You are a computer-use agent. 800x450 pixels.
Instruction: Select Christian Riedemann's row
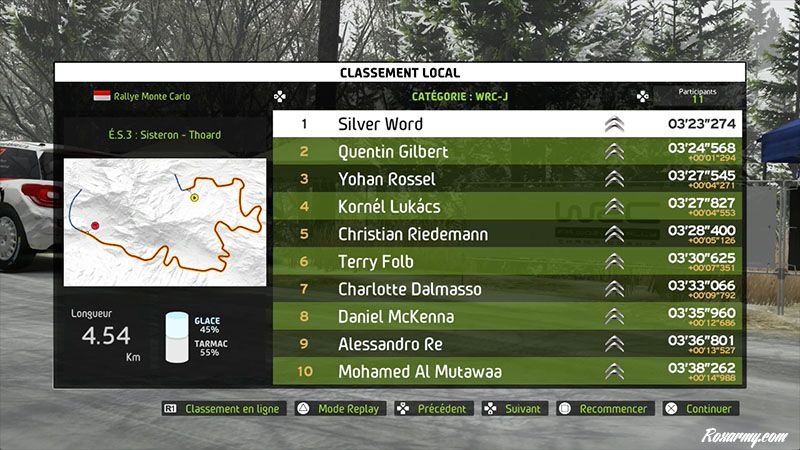(x=509, y=234)
